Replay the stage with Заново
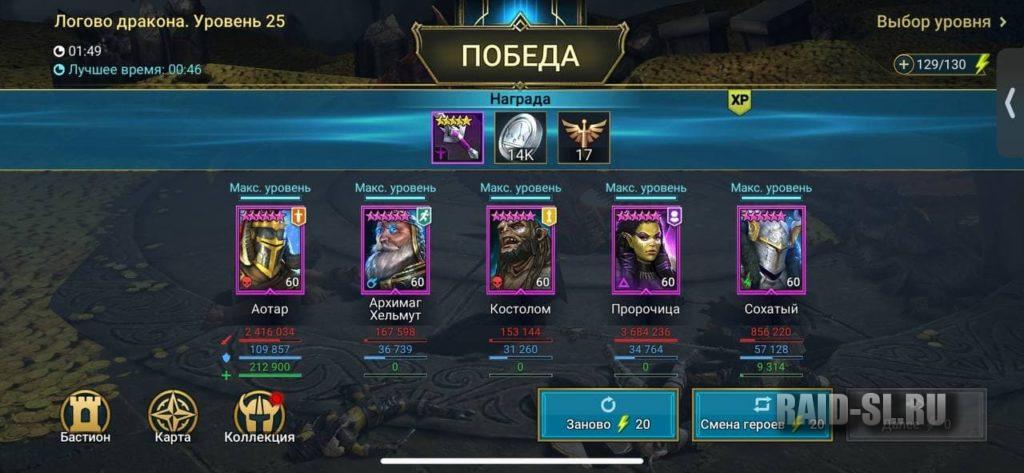This screenshot has height=473, width=1024. pos(608,415)
